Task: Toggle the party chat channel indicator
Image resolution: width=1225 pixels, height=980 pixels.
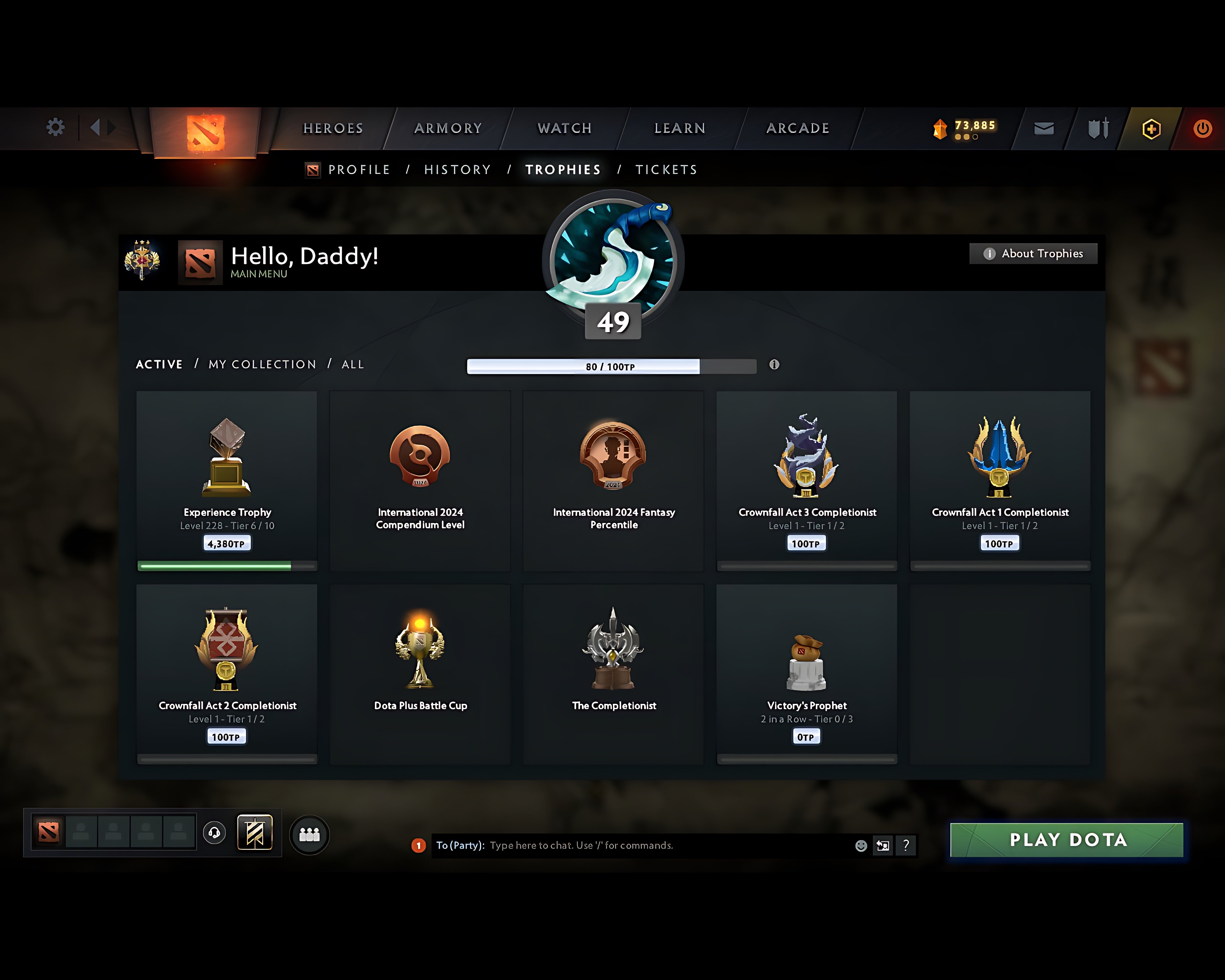Action: click(x=419, y=845)
